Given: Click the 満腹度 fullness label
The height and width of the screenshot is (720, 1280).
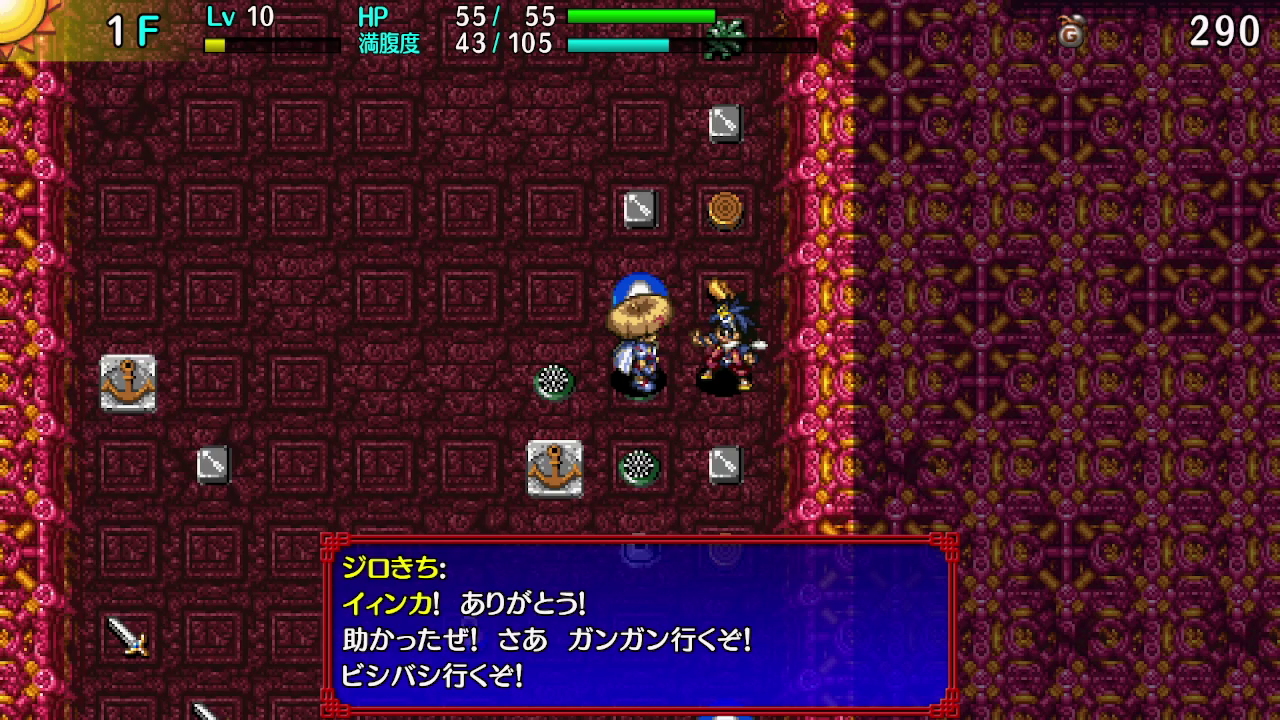Looking at the screenshot, I should point(389,43).
